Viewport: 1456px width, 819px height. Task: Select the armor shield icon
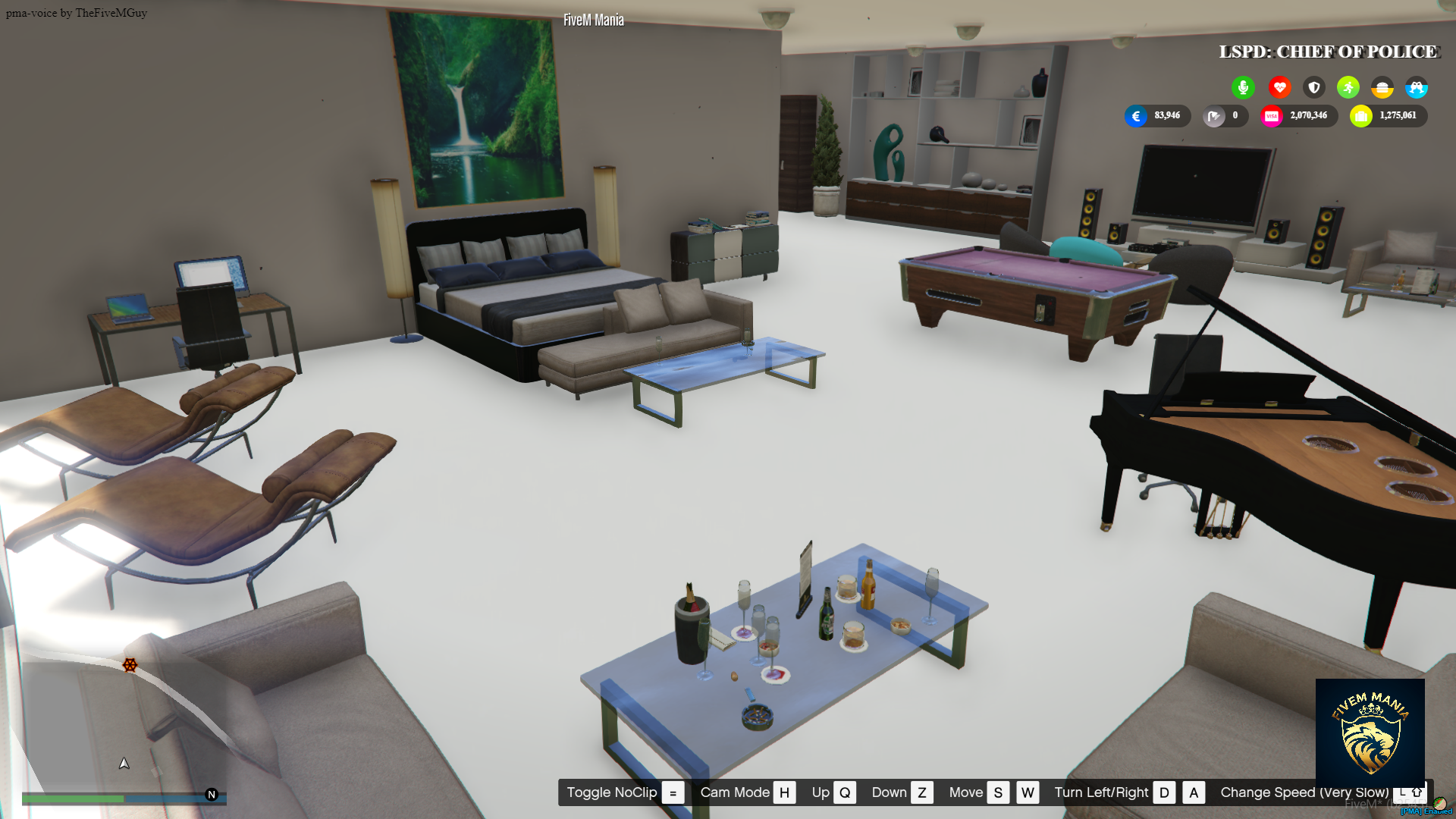tap(1313, 87)
